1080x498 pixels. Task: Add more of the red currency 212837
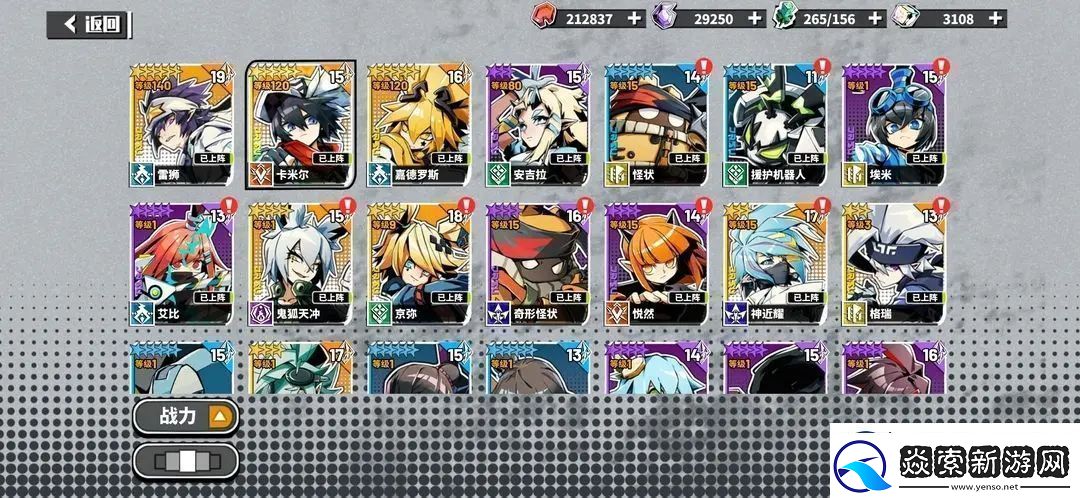(x=634, y=18)
